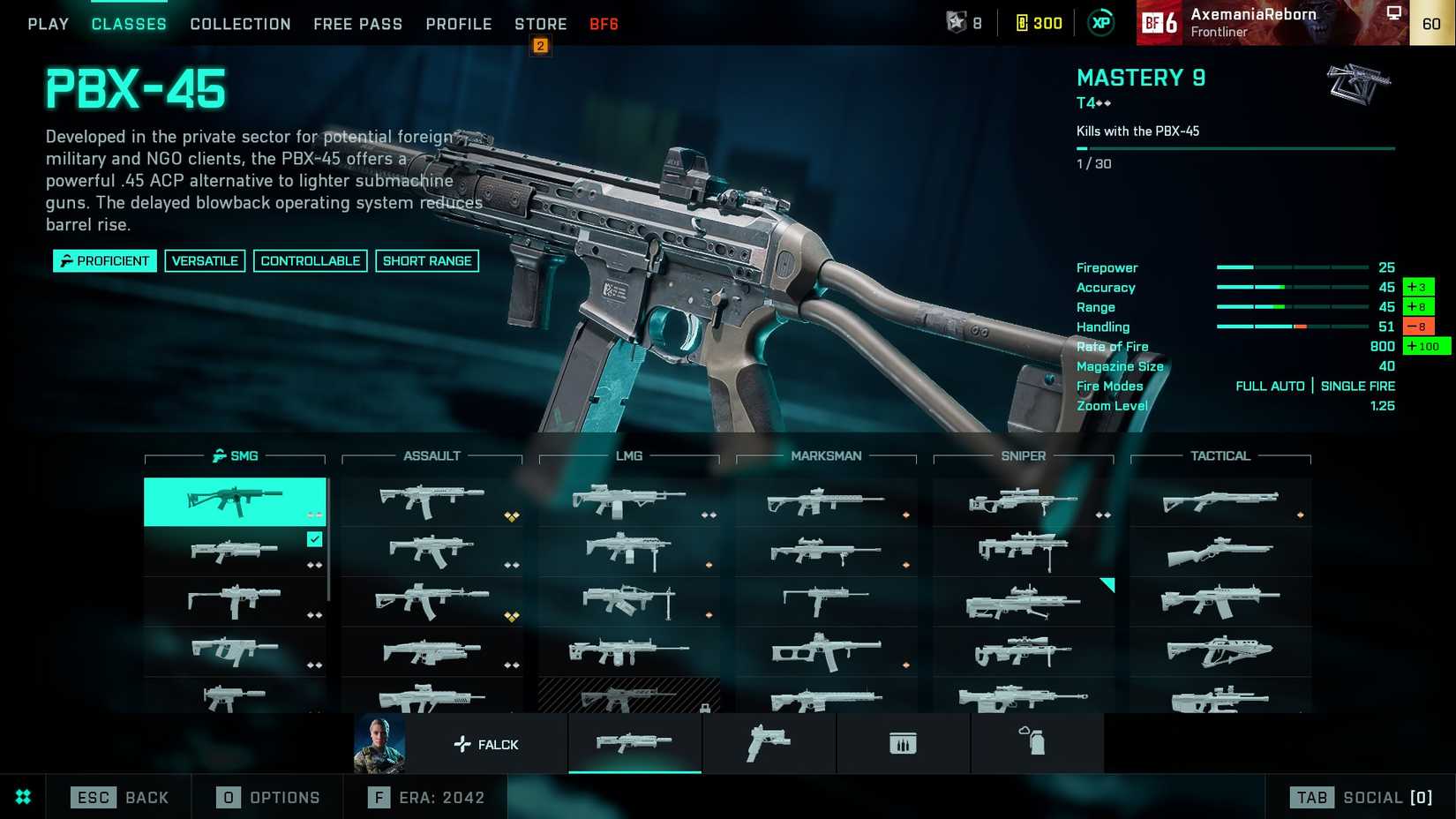Click the grid icon in bottom-left corner

click(24, 797)
